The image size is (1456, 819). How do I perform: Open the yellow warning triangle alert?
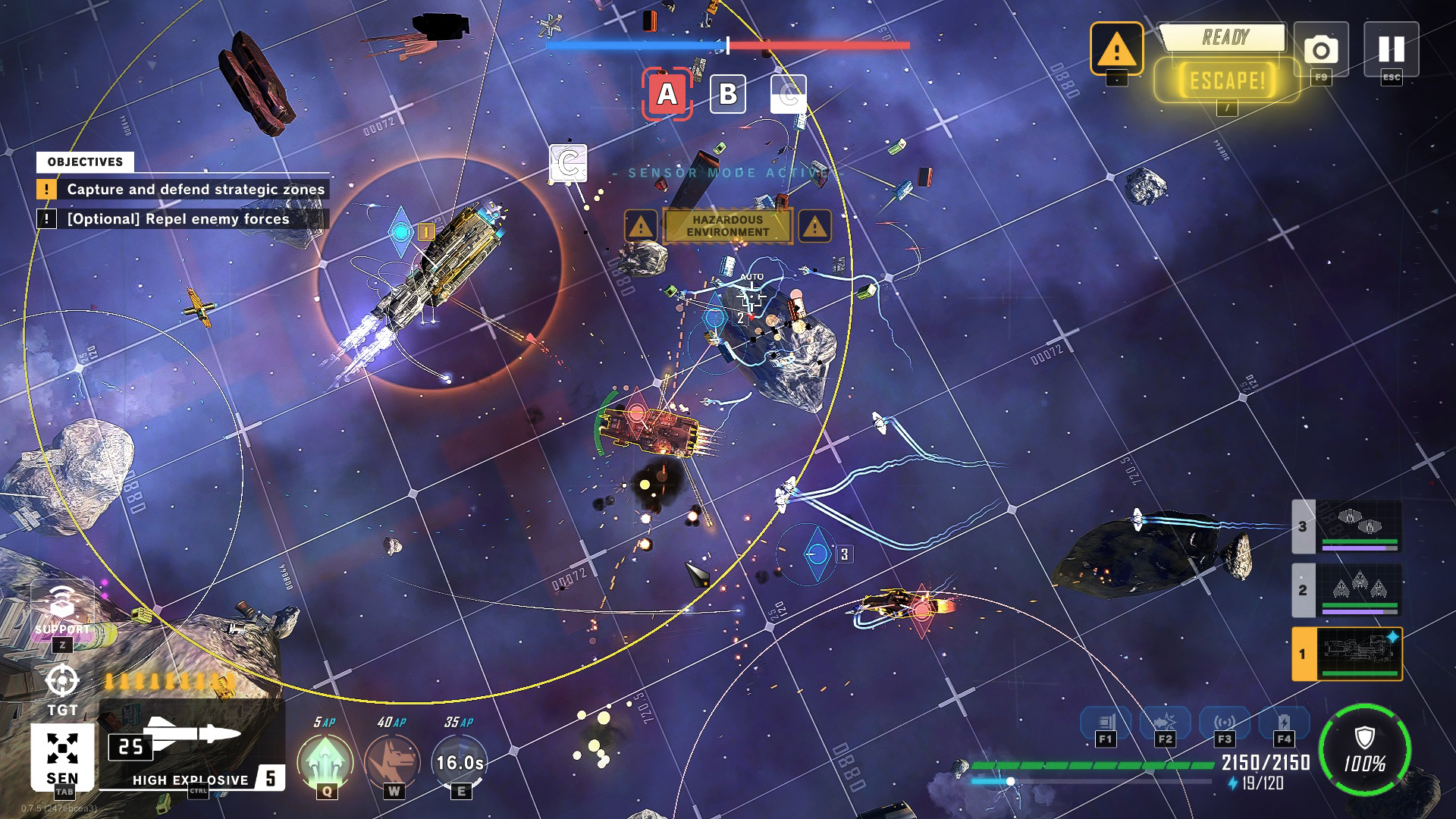1116,49
